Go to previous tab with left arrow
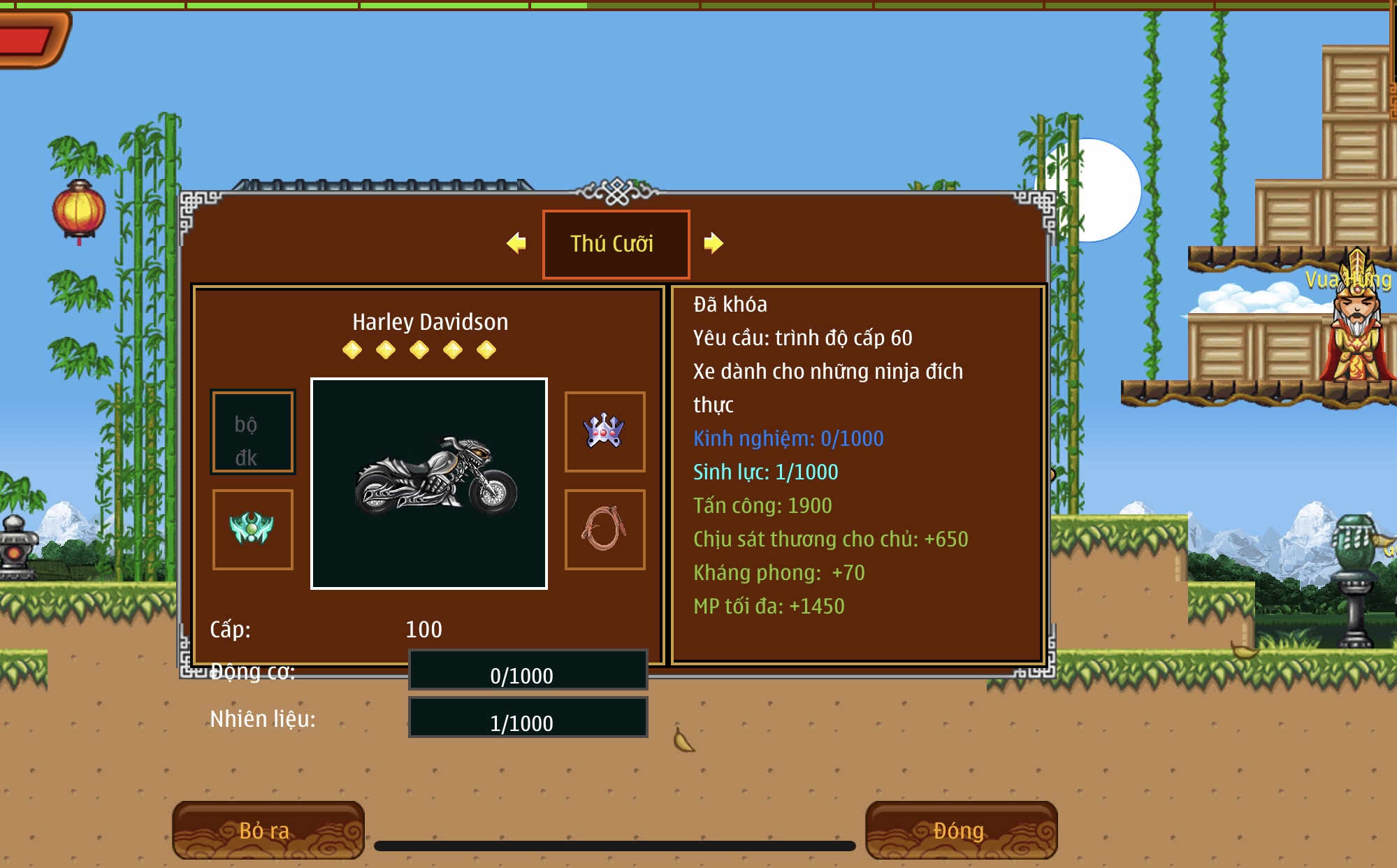 [x=516, y=243]
